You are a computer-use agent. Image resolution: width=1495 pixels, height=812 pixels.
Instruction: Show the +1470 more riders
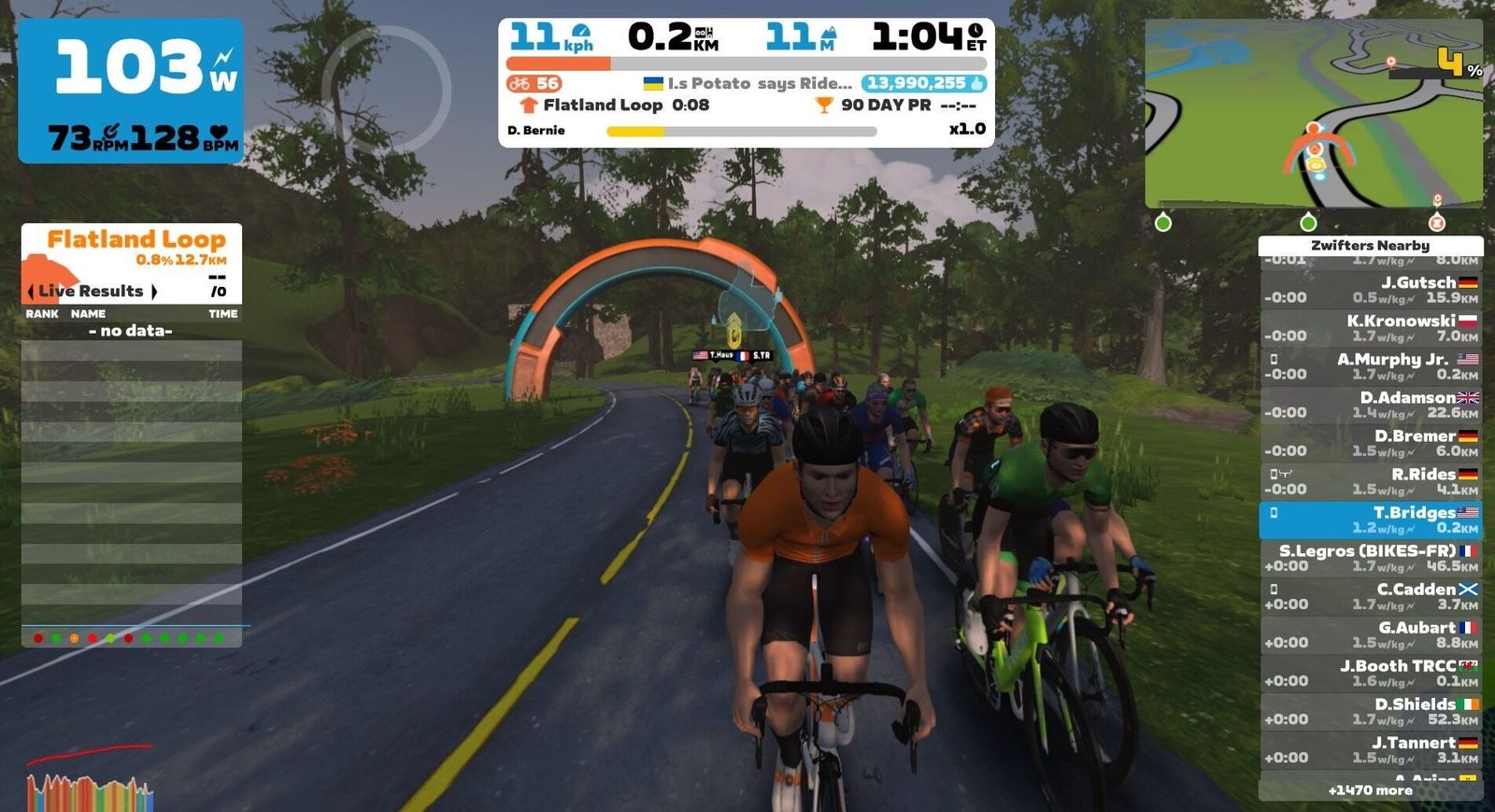[1370, 791]
